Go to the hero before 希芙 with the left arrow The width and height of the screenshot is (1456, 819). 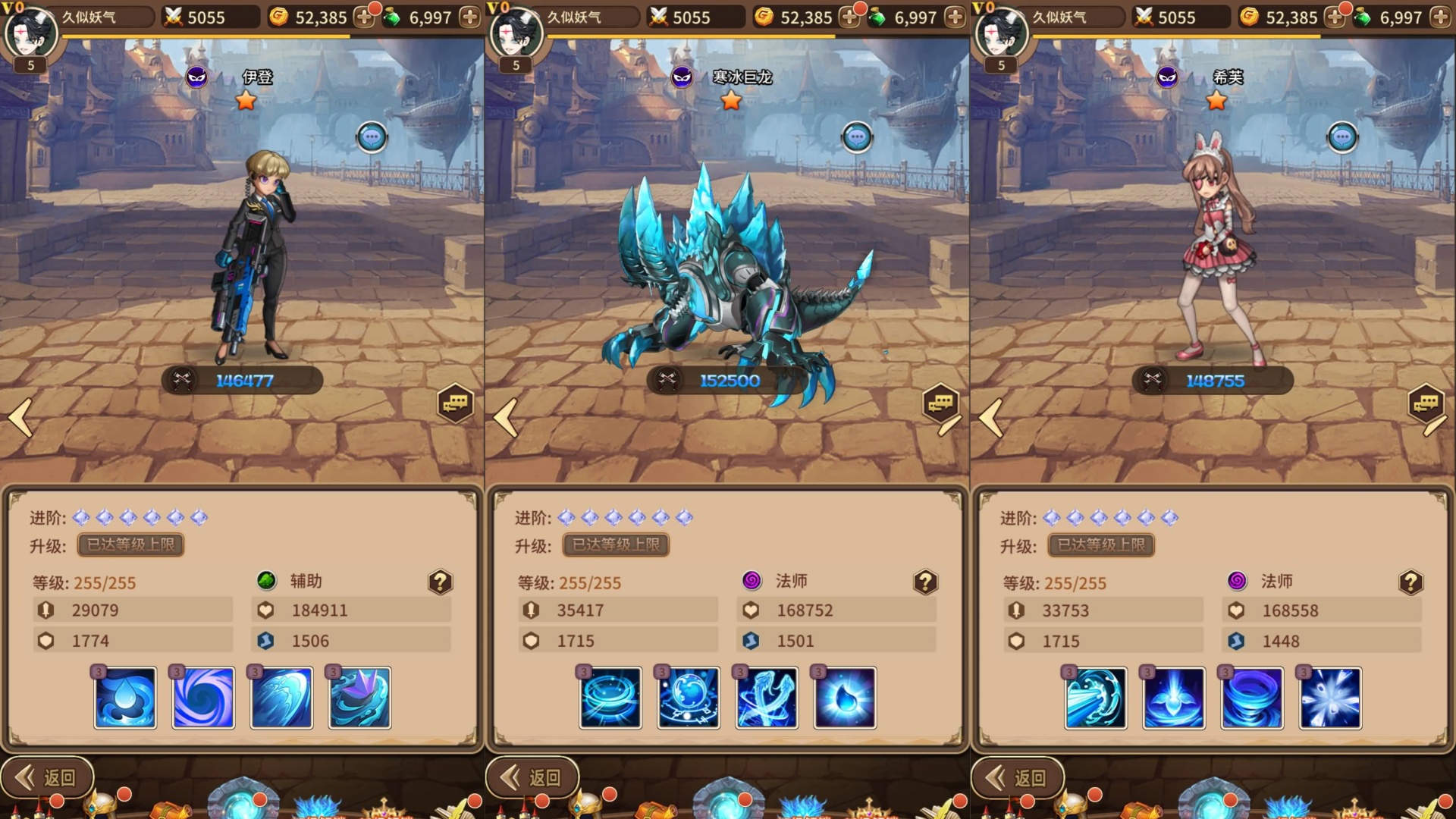coord(991,418)
